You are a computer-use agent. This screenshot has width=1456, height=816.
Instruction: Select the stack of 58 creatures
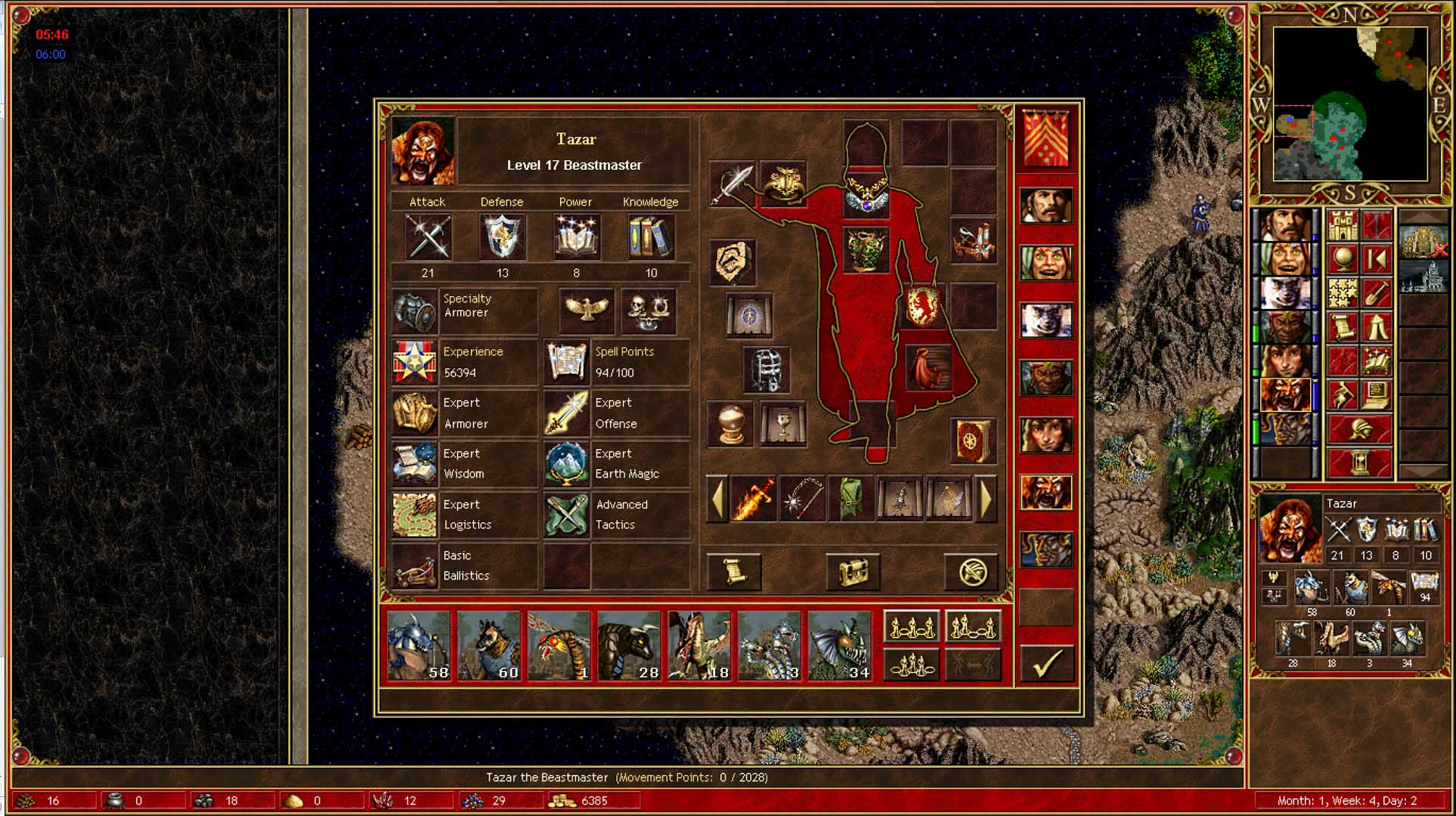419,646
